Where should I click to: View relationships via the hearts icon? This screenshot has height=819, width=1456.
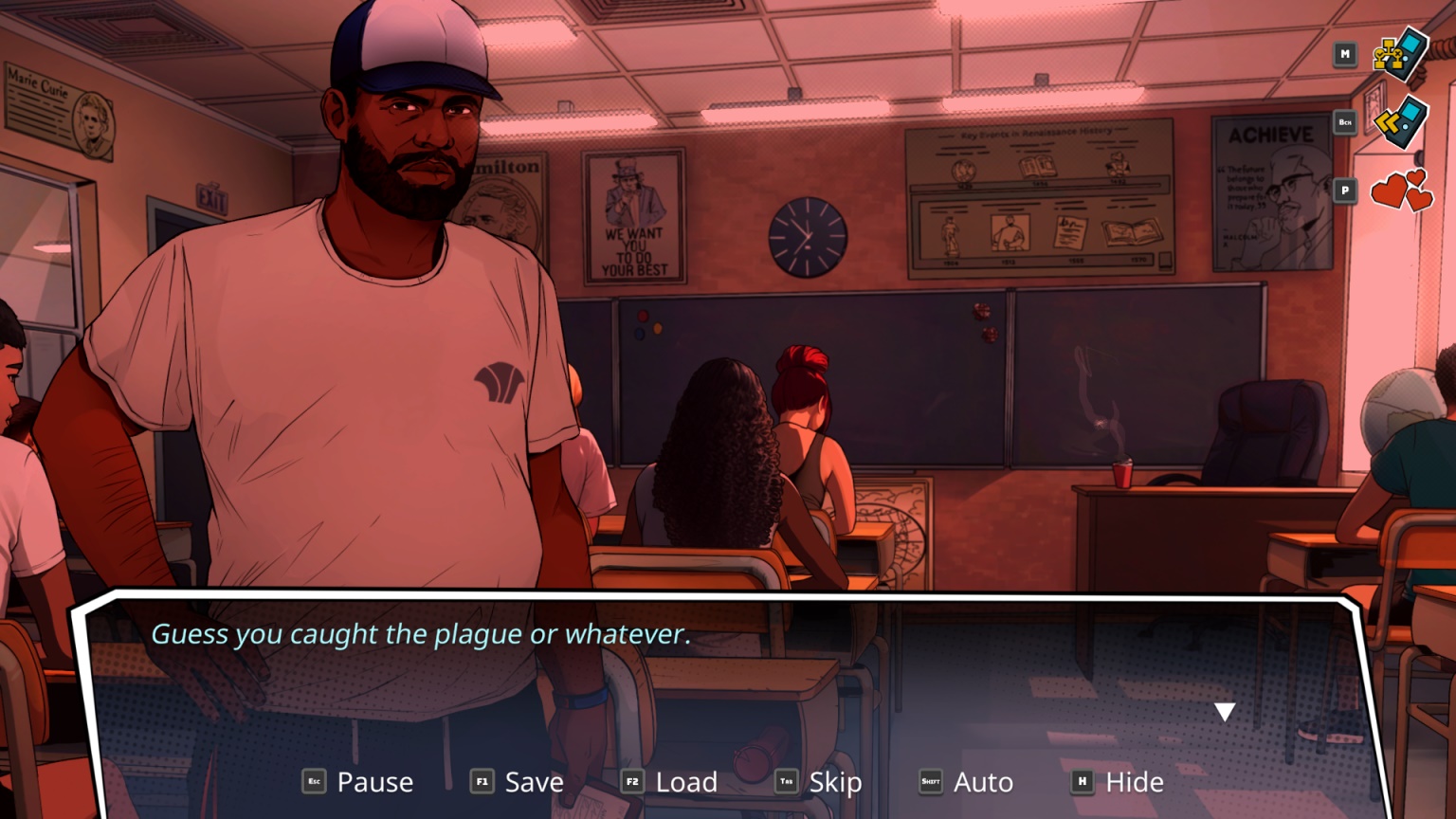[x=1400, y=190]
